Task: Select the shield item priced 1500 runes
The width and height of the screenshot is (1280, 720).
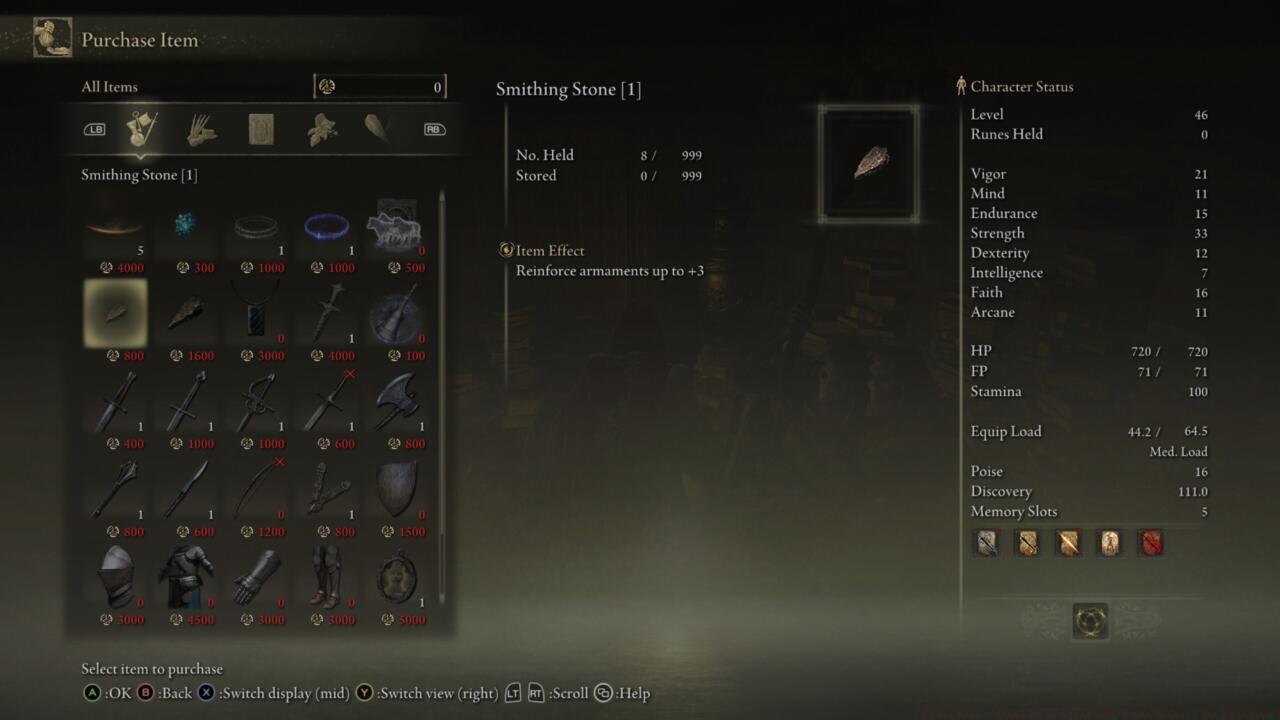Action: pyautogui.click(x=397, y=489)
